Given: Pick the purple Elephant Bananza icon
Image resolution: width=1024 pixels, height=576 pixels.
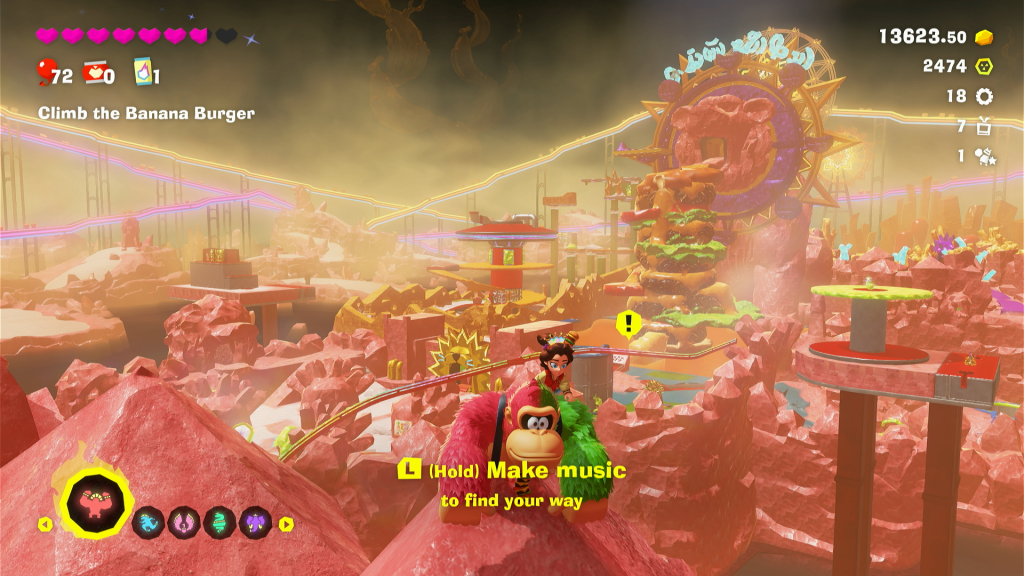Looking at the screenshot, I should coord(255,522).
